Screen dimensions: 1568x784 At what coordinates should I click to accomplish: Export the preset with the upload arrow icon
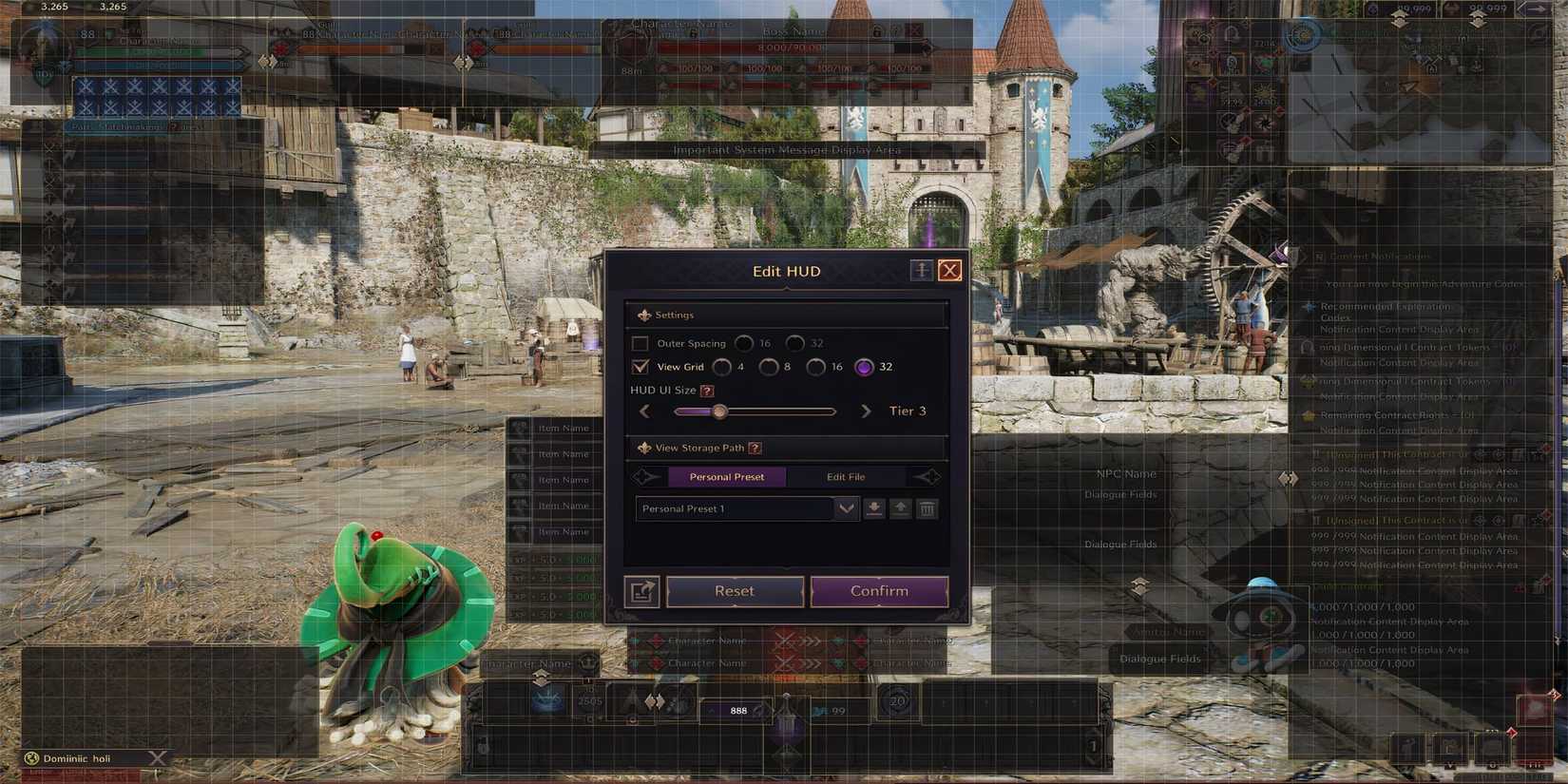point(901,509)
